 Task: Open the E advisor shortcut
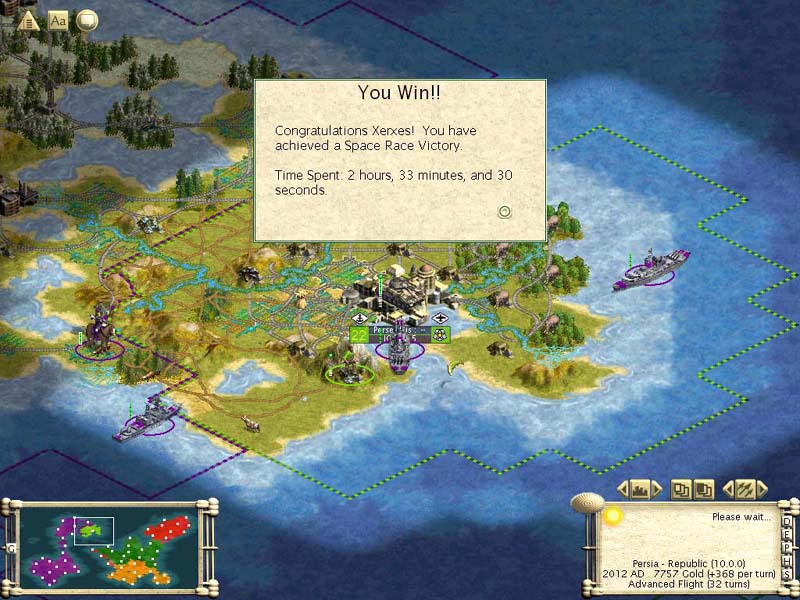pyautogui.click(x=787, y=535)
